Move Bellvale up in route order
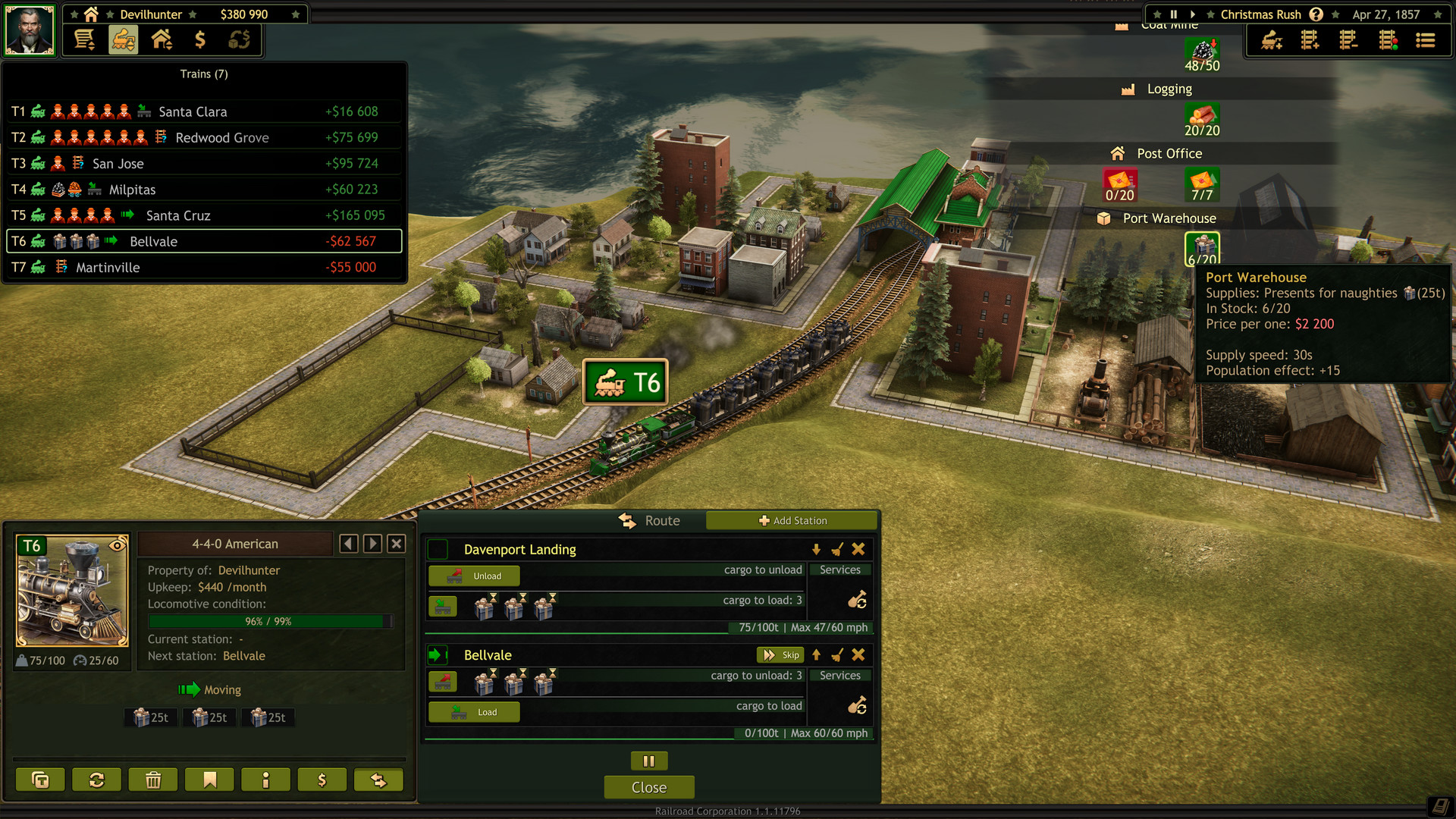Viewport: 1456px width, 819px height. [815, 654]
